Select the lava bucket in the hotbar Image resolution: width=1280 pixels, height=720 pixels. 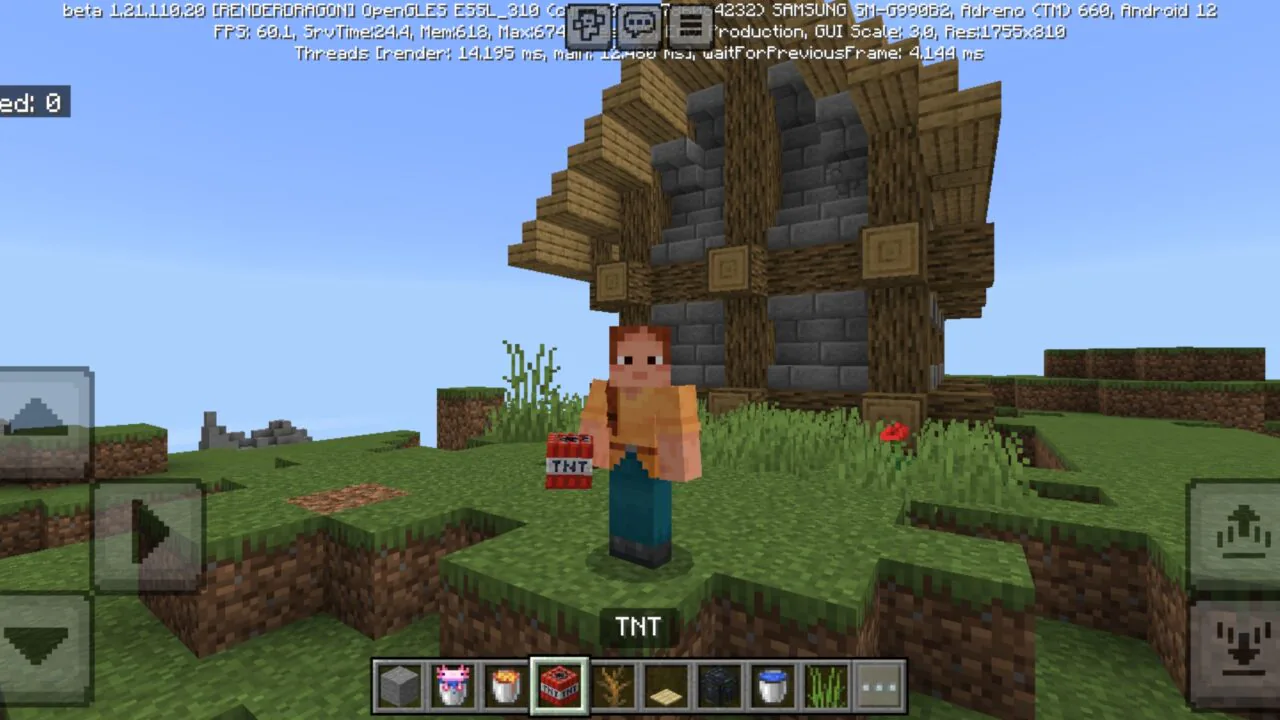(x=506, y=685)
